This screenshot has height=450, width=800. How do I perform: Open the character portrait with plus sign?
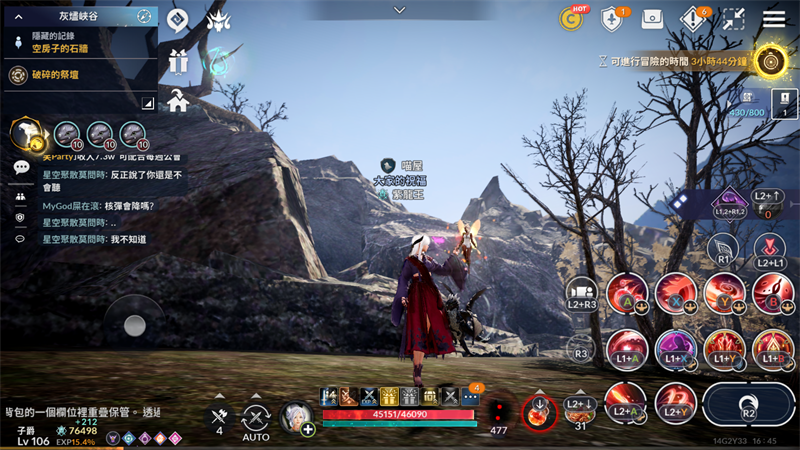pyautogui.click(x=297, y=416)
